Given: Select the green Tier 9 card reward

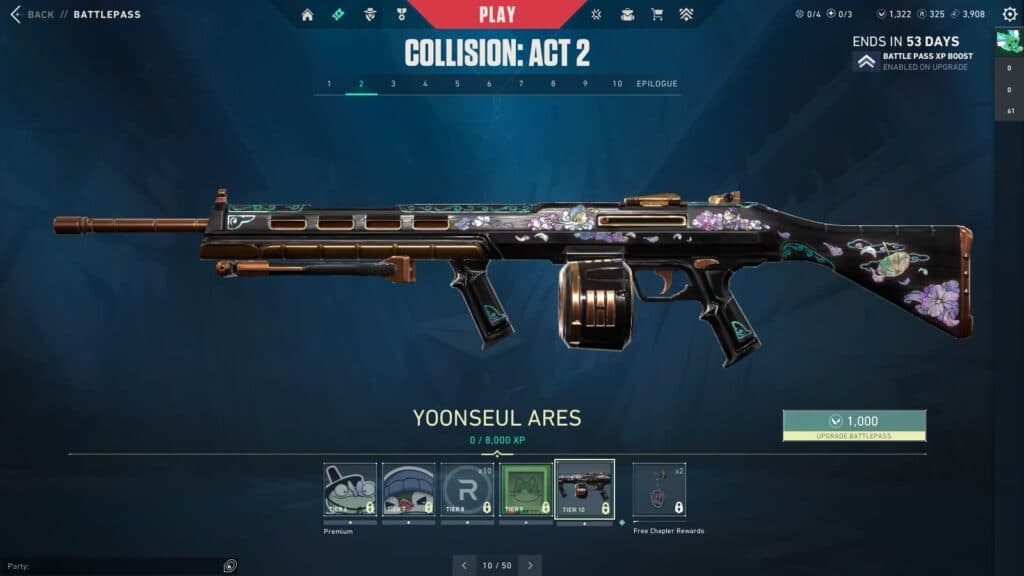Looking at the screenshot, I should [x=526, y=490].
